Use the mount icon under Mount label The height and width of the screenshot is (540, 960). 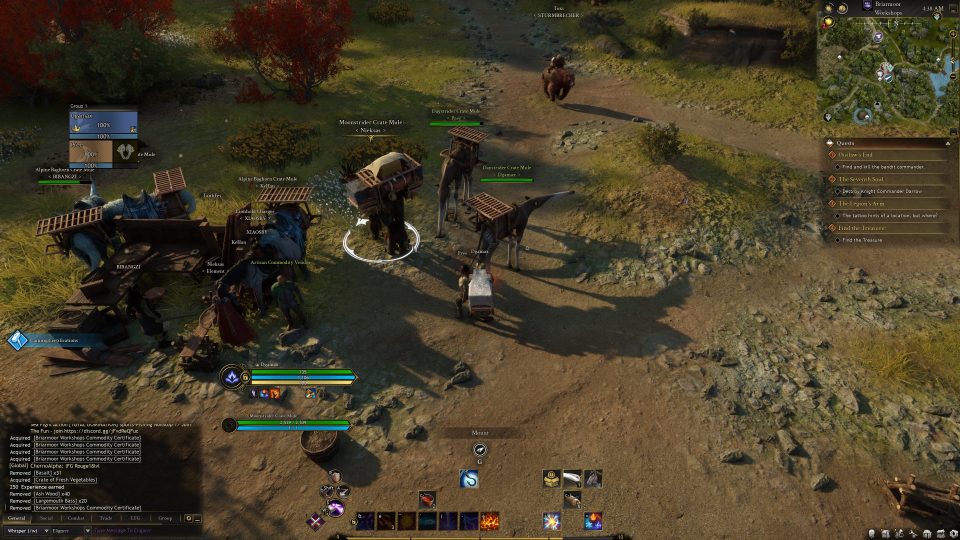point(480,449)
